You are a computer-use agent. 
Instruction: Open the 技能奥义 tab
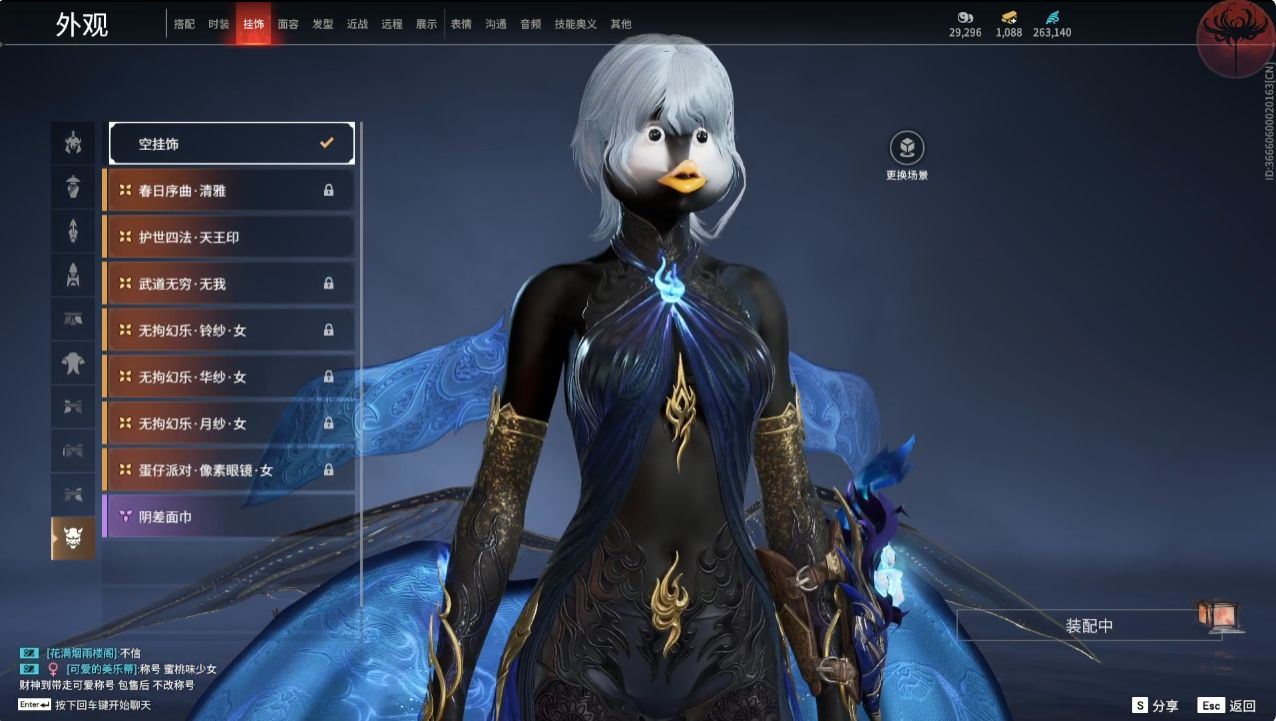[575, 24]
